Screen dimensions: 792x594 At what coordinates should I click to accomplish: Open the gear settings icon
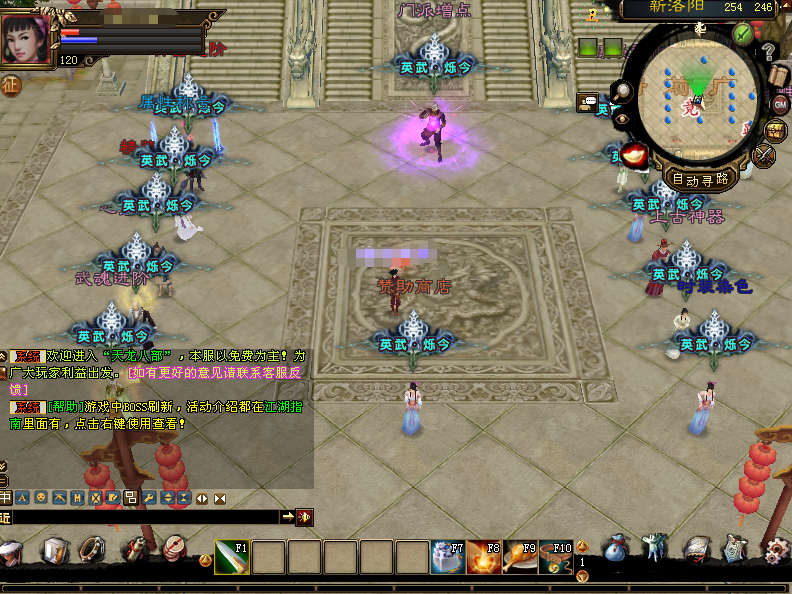coord(776,550)
